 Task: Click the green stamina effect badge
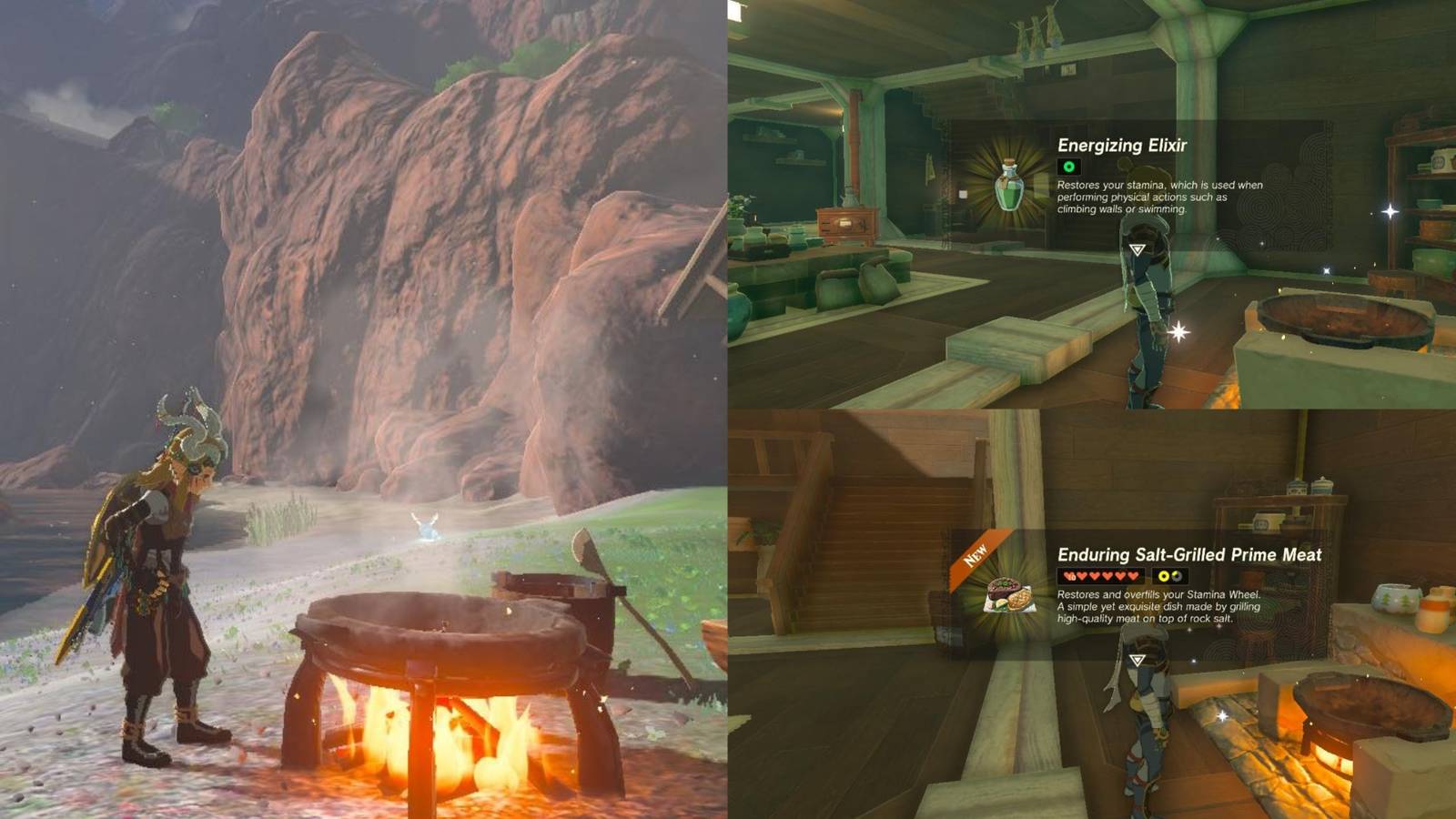point(1069,167)
